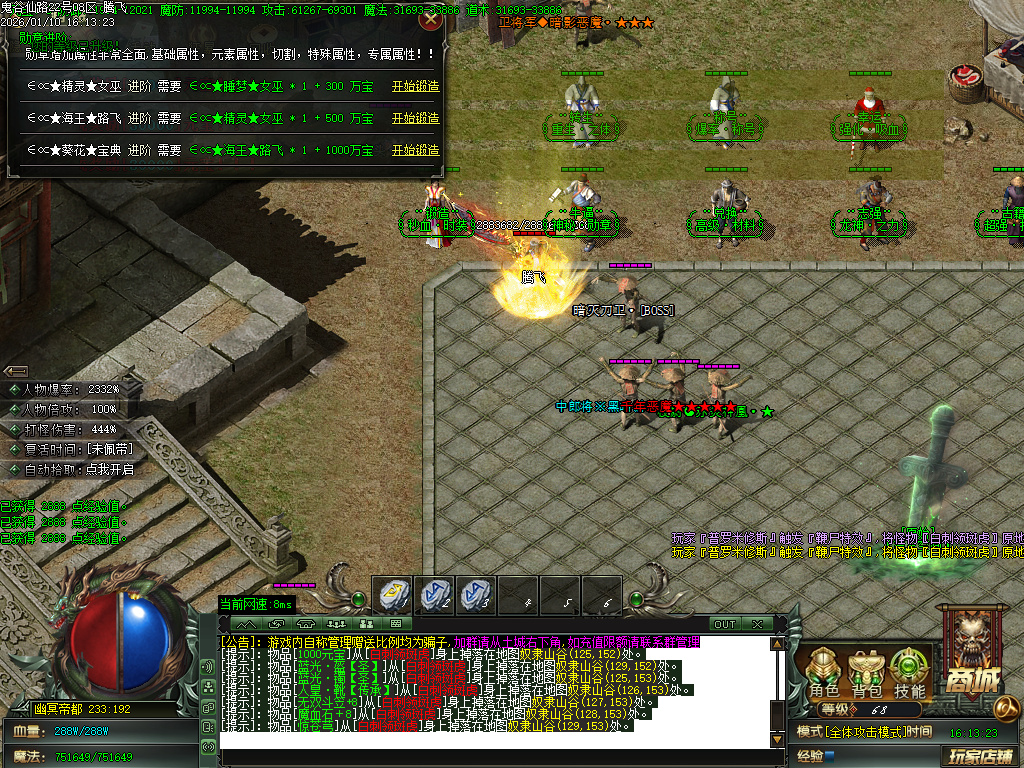Use the item in hotbar slot 1
Screen dimensions: 1024x768
coord(393,596)
